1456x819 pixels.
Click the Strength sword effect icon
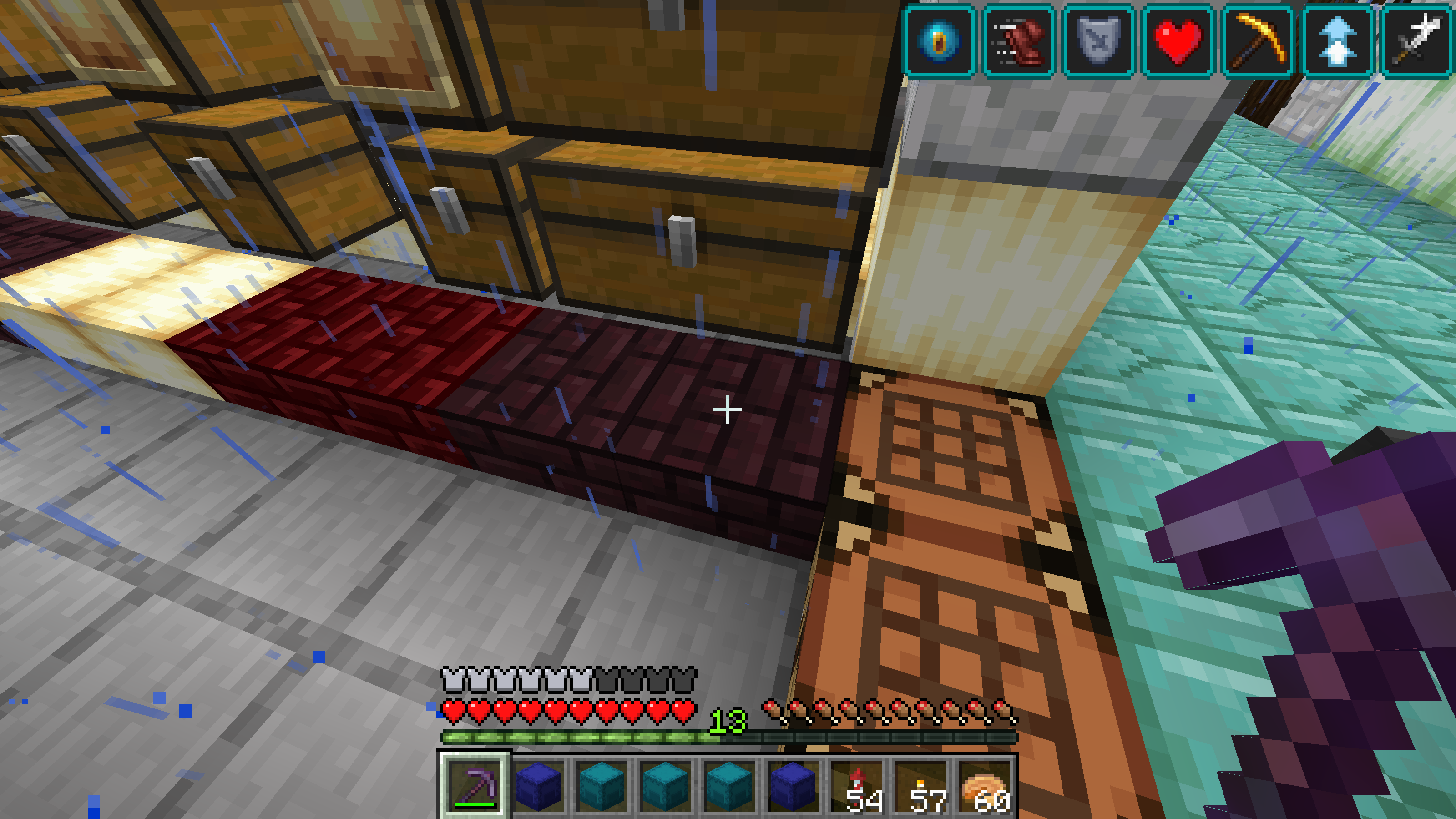[1417, 41]
